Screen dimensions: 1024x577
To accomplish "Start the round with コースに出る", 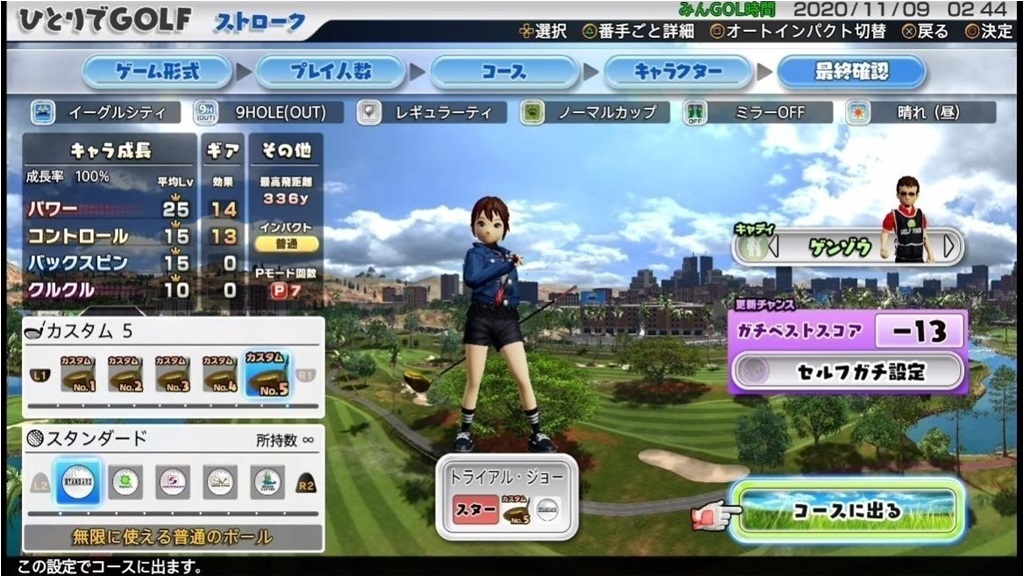I will (846, 511).
